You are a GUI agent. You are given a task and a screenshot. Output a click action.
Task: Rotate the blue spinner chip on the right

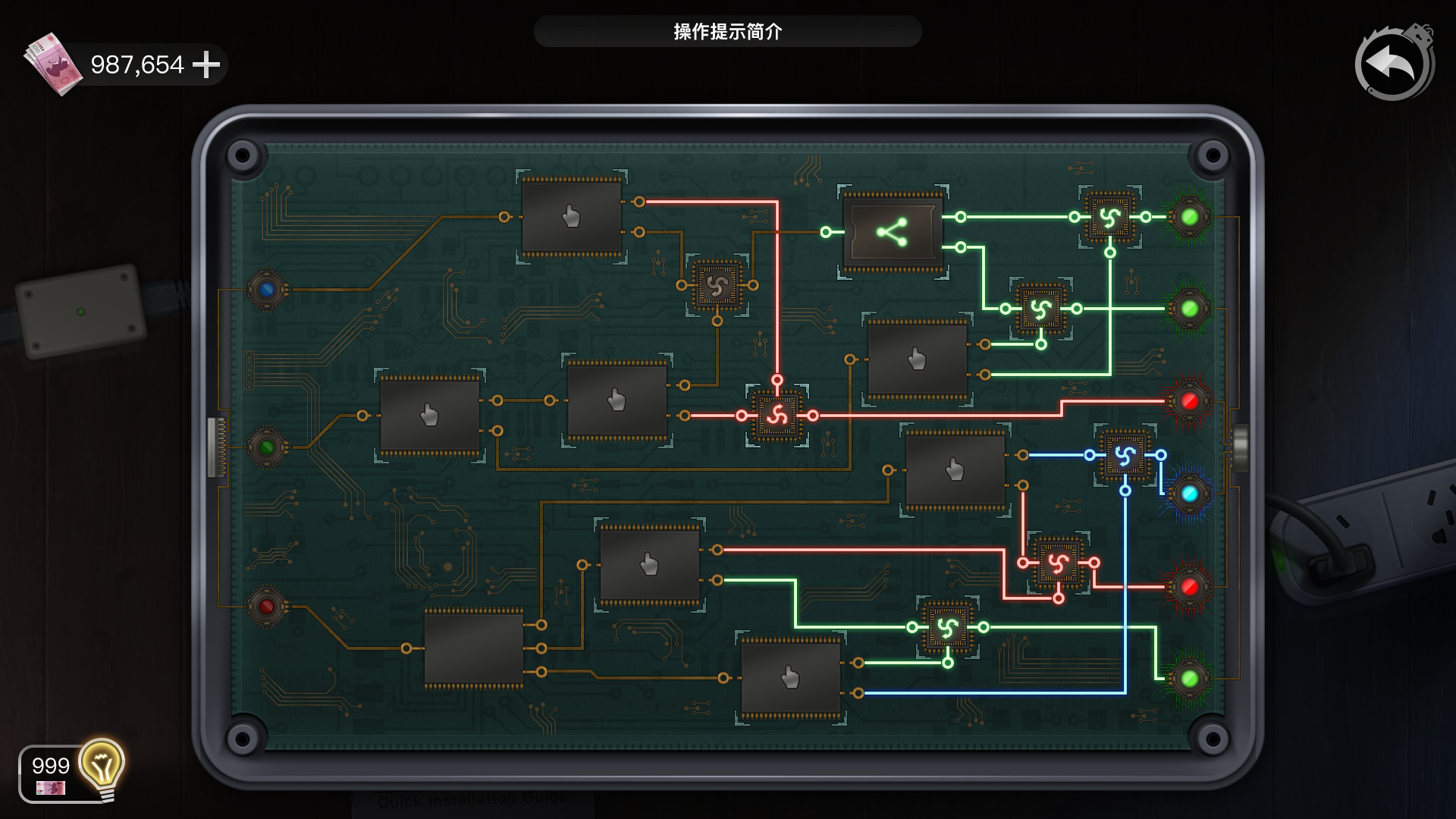coord(1125,454)
